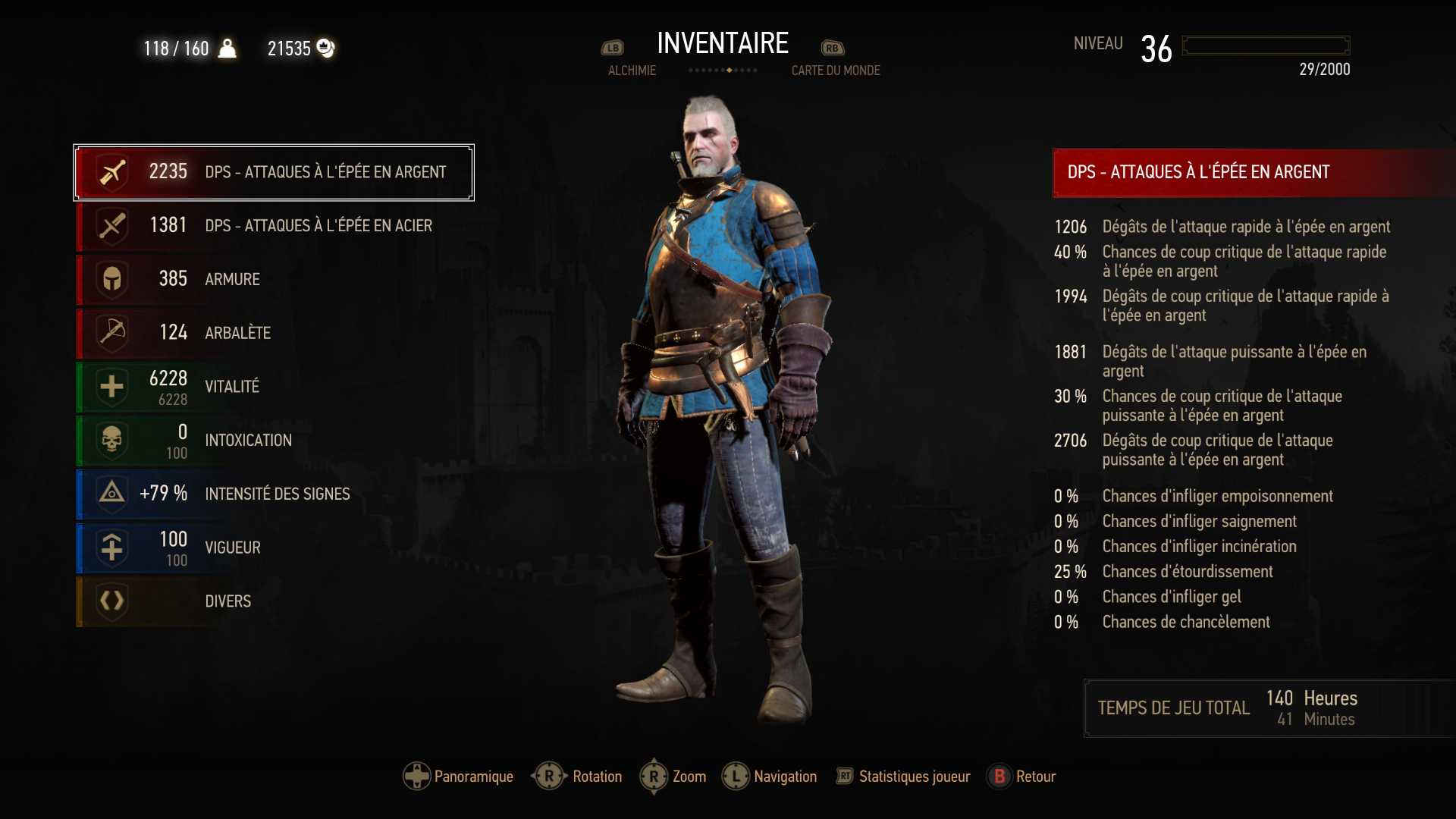This screenshot has width=1456, height=819.
Task: Select the Vigueur stat row
Action: [x=274, y=548]
